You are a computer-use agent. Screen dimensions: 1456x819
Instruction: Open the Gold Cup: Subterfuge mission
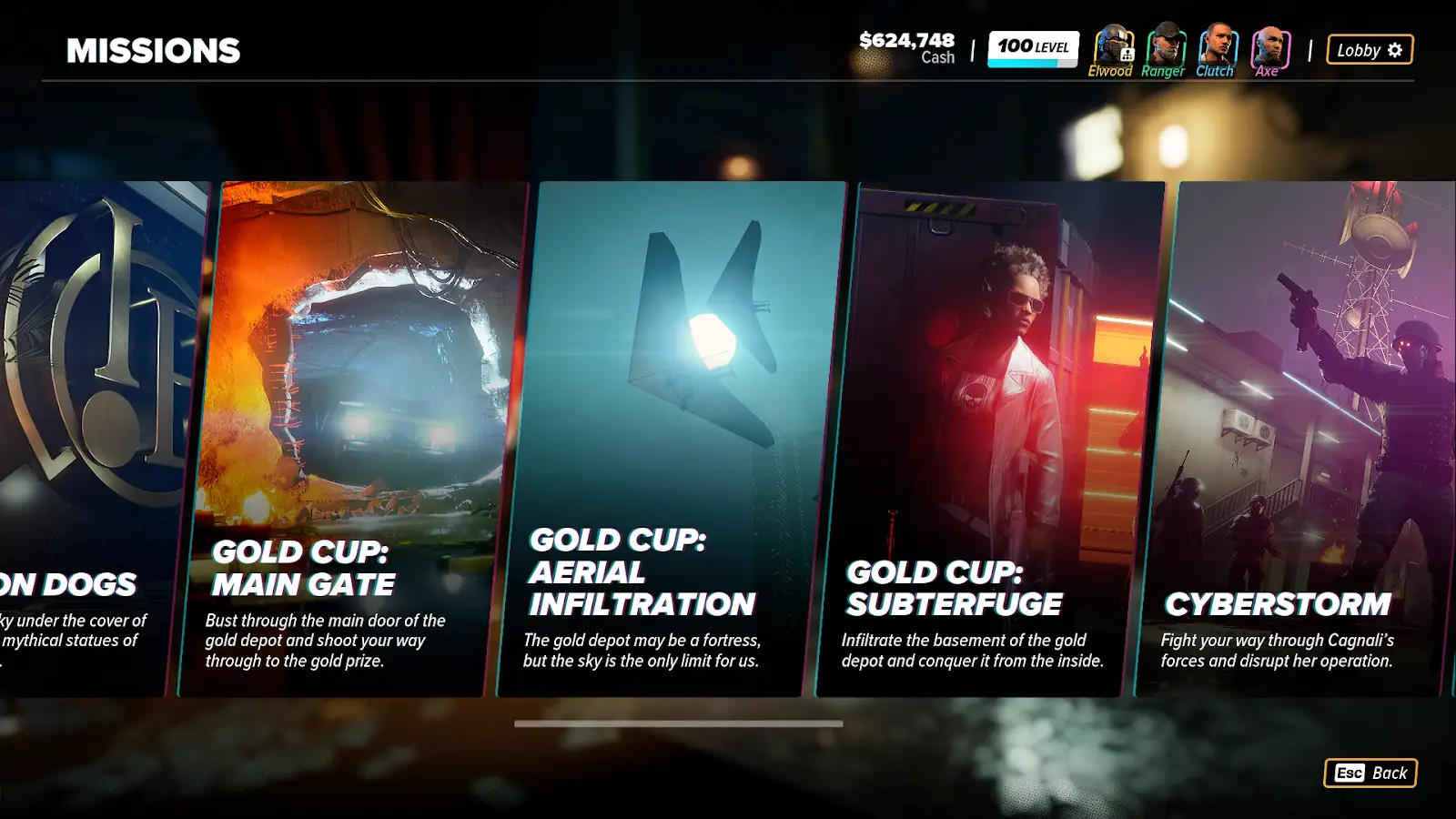pos(990,437)
